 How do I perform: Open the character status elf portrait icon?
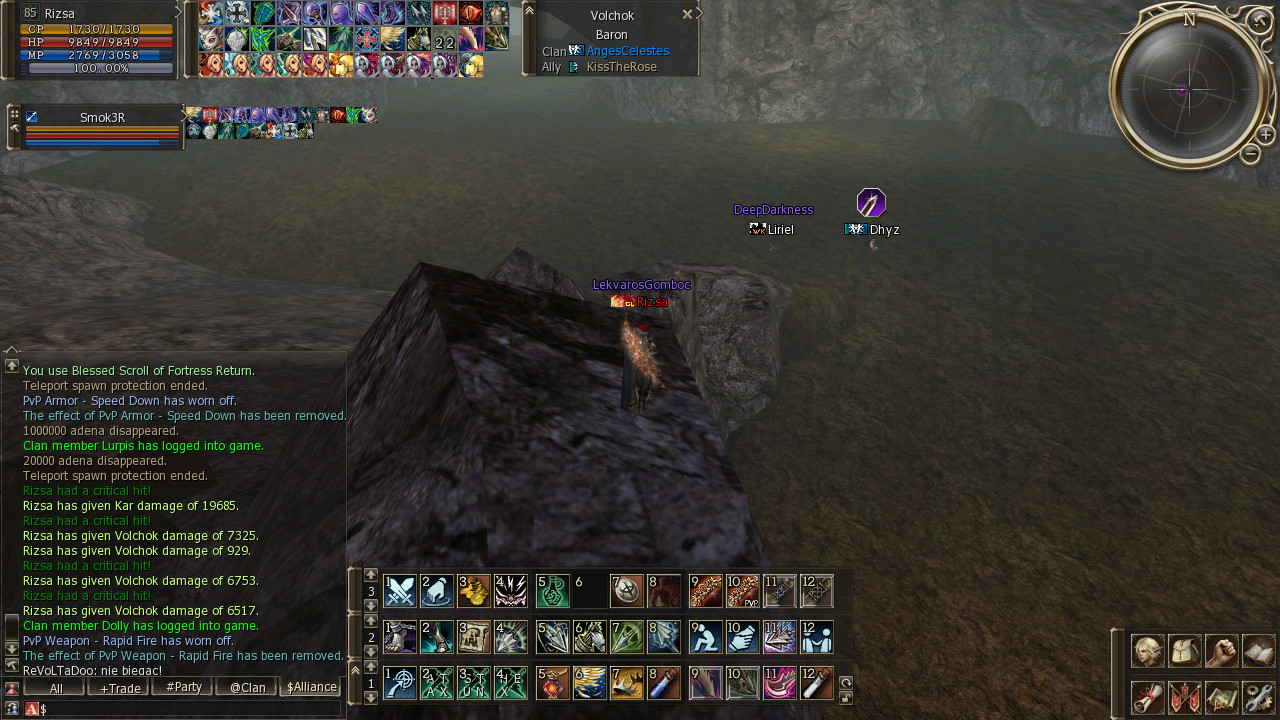tap(1147, 651)
